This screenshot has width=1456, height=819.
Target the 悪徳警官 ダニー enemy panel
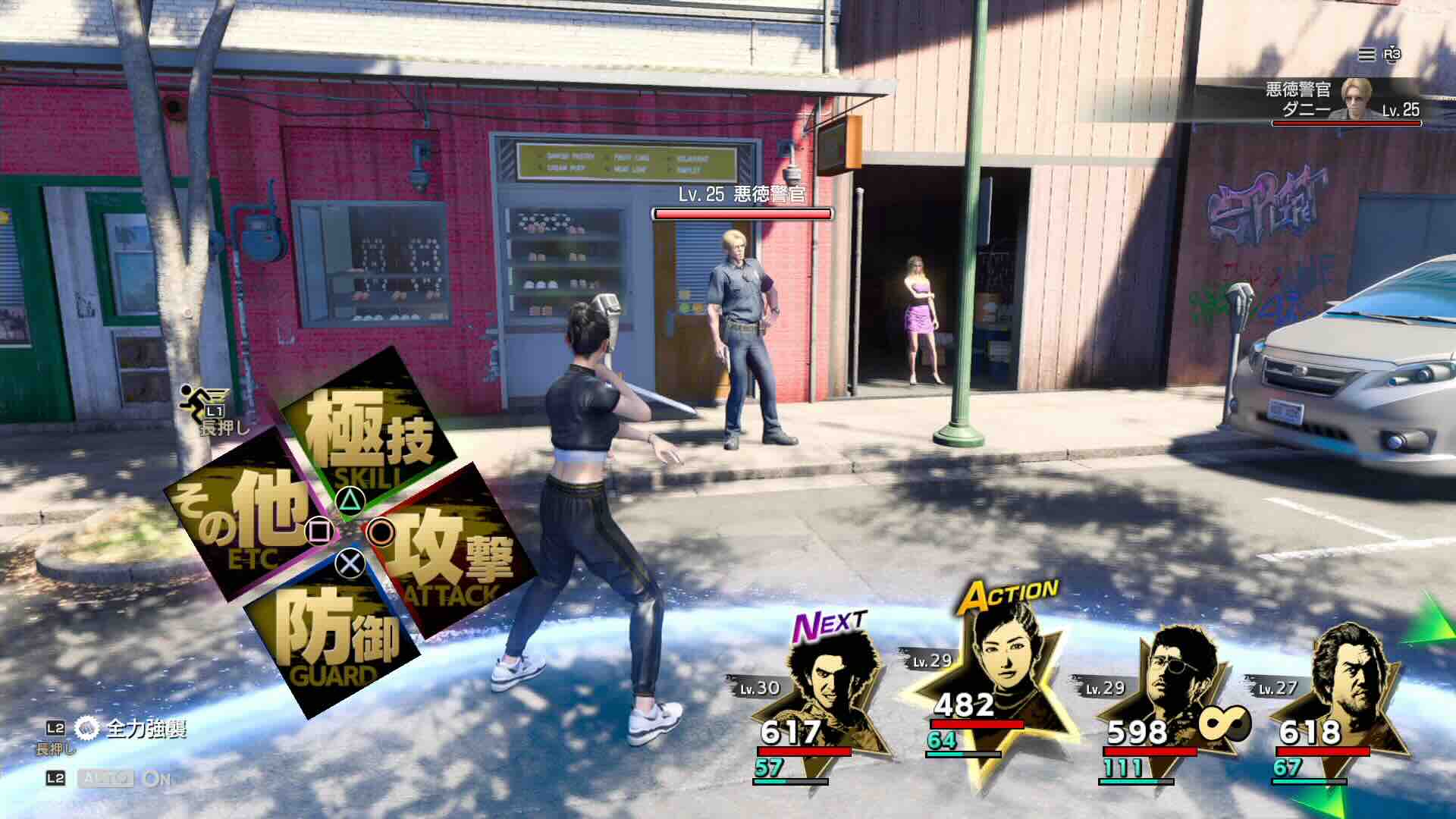coord(1342,100)
